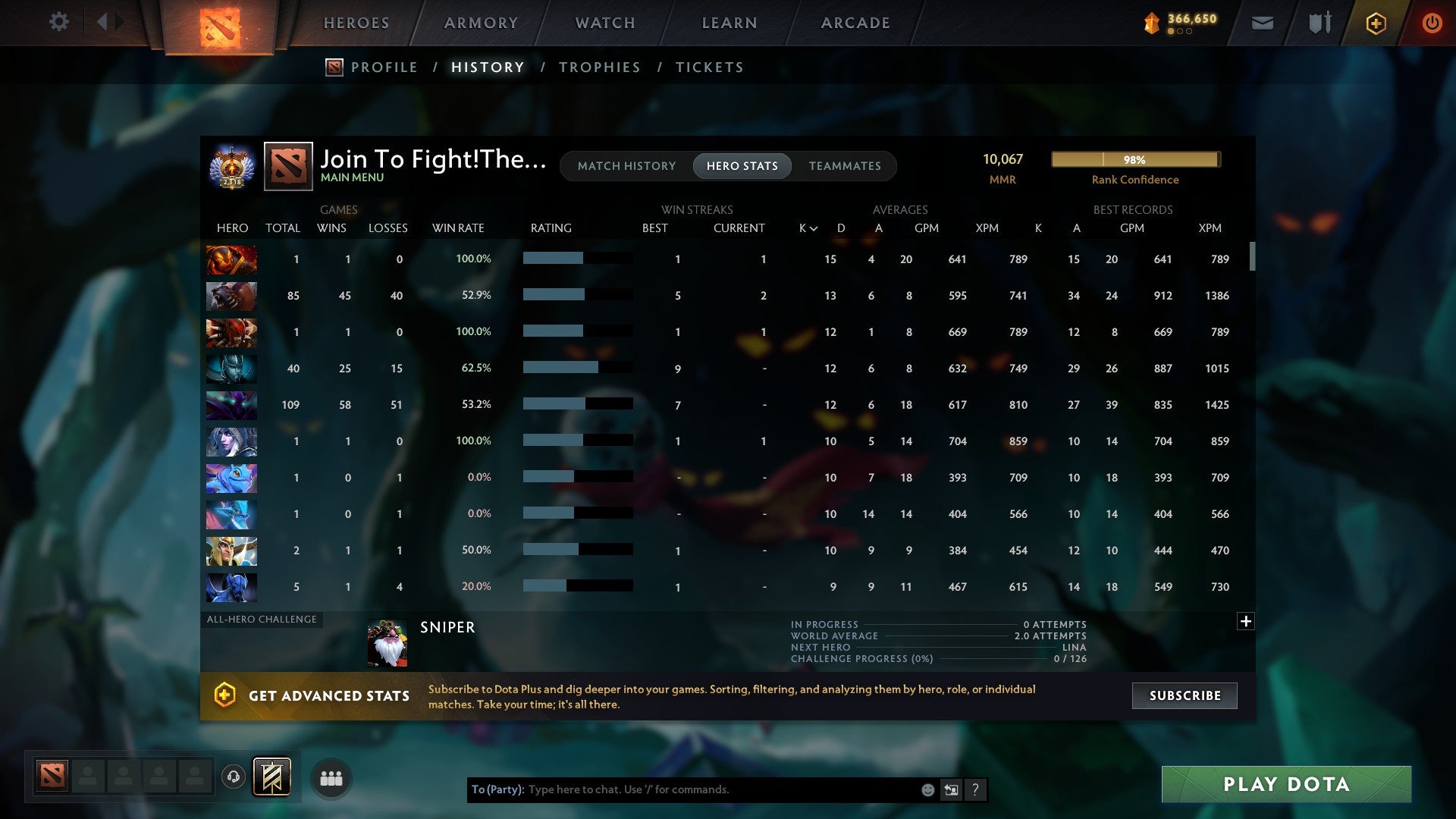Click the SUBSCRIBE button for Dota Plus
The width and height of the screenshot is (1456, 819).
pos(1184,695)
